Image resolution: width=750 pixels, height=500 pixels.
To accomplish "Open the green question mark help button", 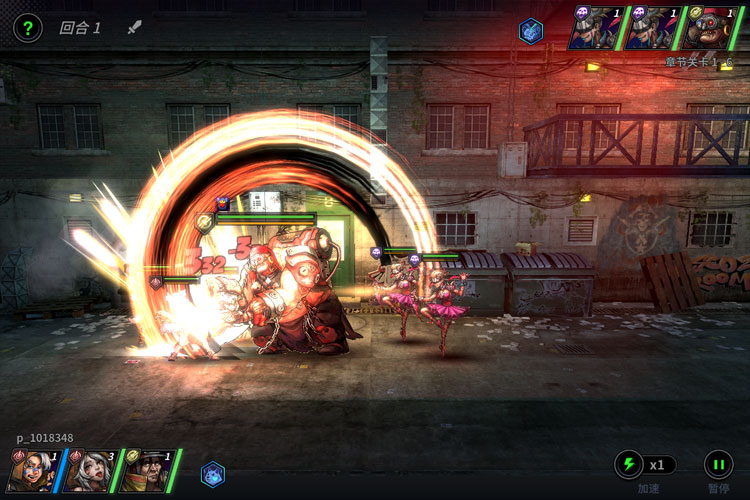I will [x=27, y=28].
